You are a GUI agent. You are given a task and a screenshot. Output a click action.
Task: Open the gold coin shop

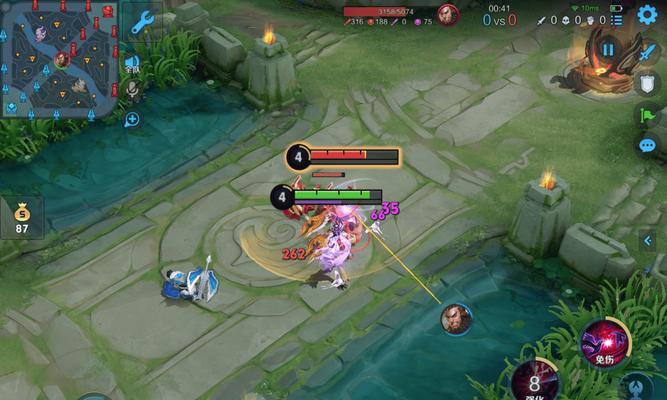click(21, 216)
